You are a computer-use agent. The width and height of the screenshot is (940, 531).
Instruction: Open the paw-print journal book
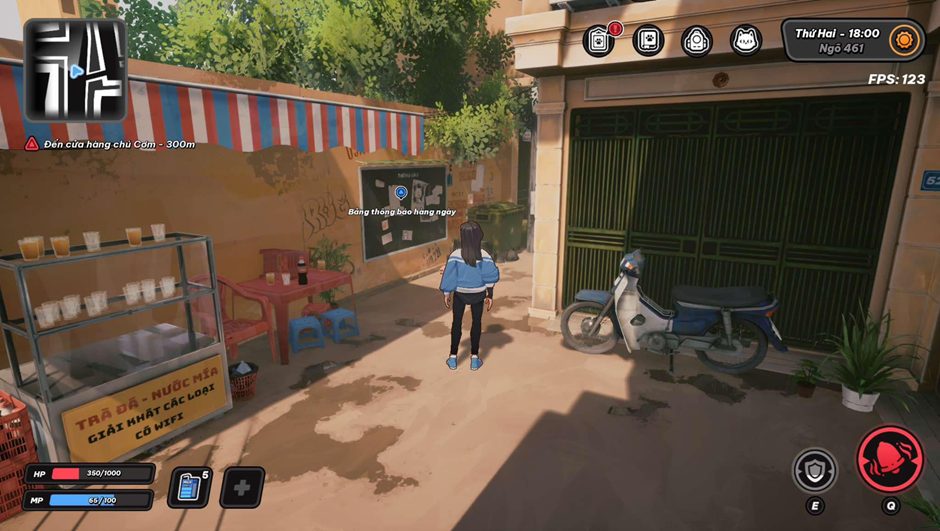[648, 41]
